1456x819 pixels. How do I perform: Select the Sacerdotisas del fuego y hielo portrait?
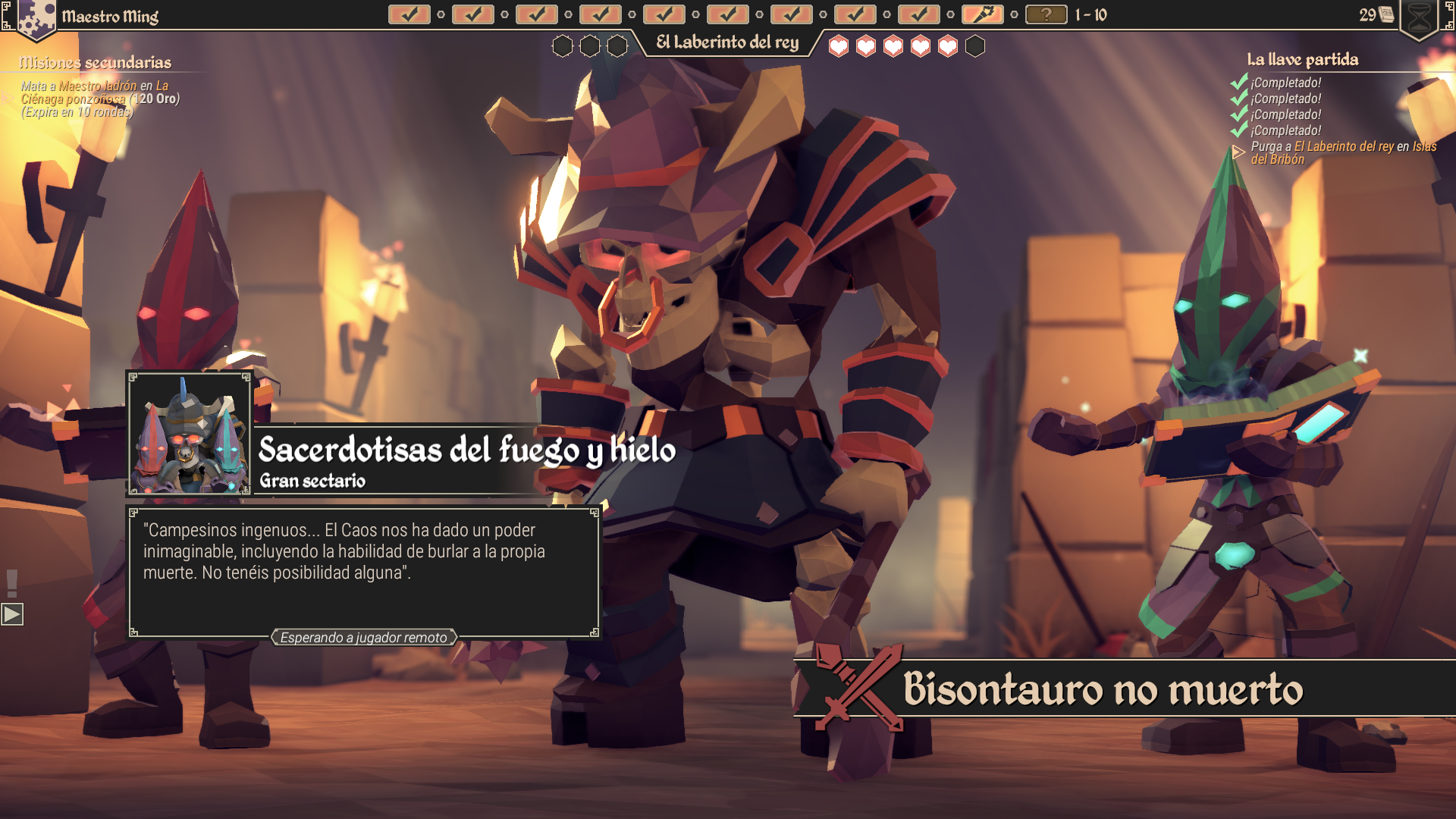(x=190, y=434)
